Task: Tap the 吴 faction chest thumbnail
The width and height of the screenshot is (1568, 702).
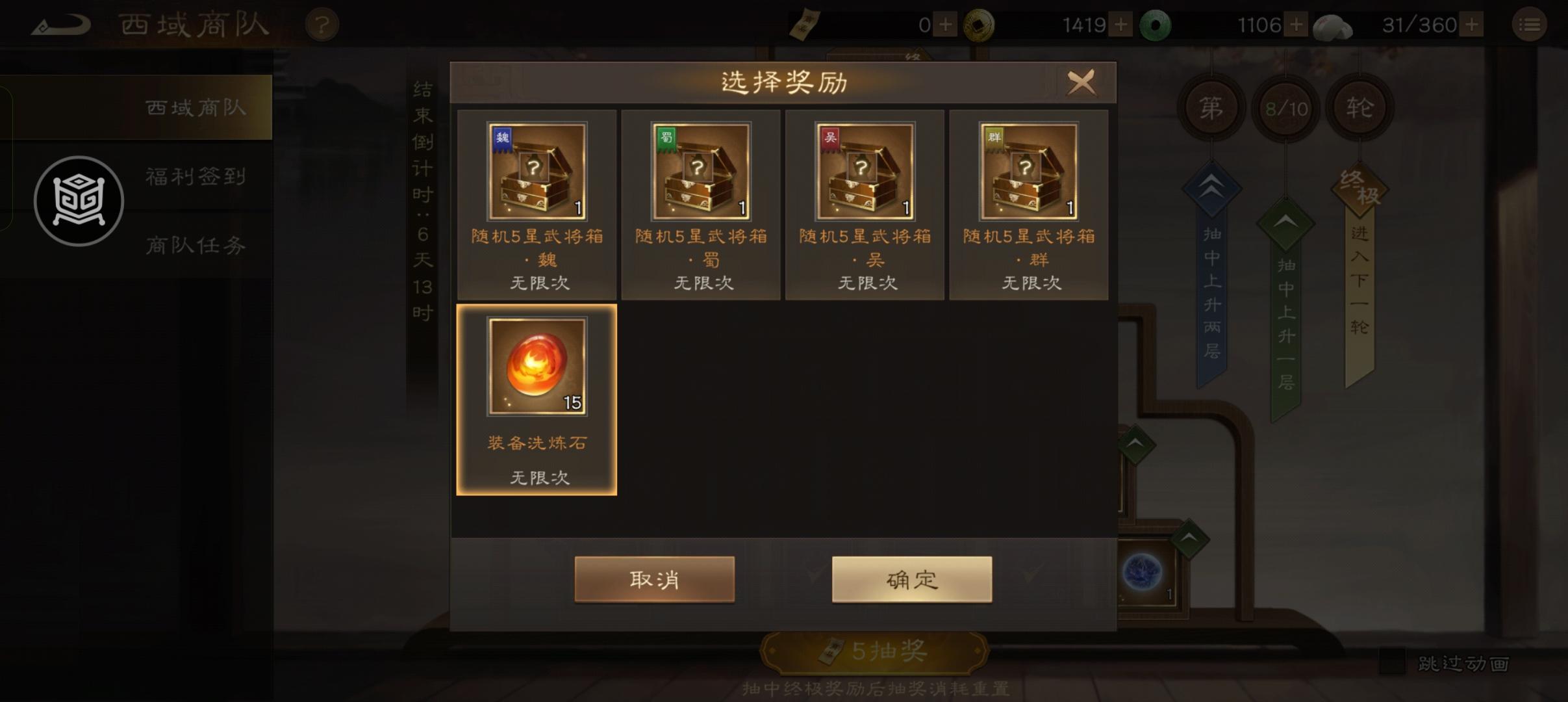Action: coord(863,170)
